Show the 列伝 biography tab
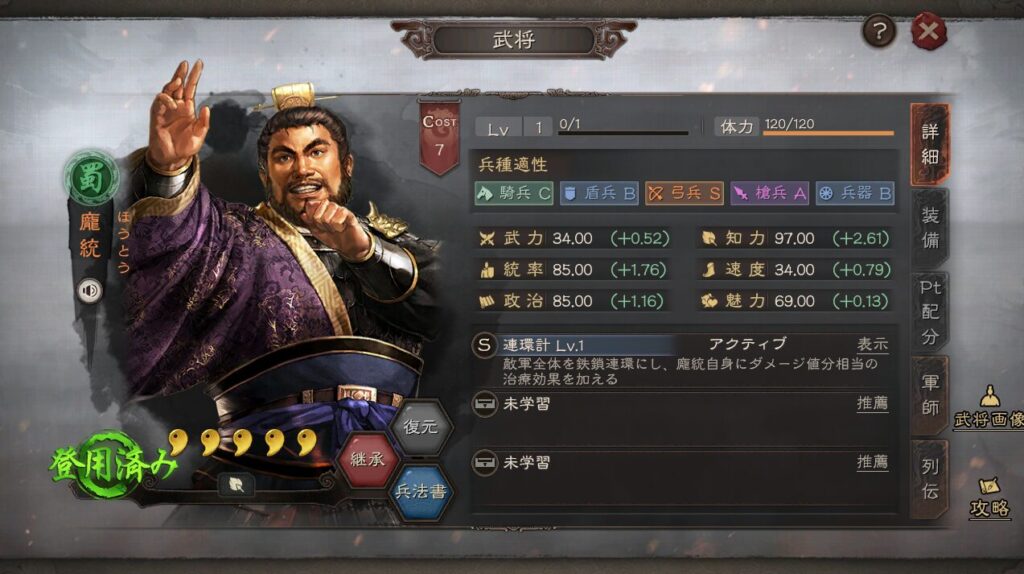Viewport: 1024px width, 574px height. pyautogui.click(x=930, y=477)
